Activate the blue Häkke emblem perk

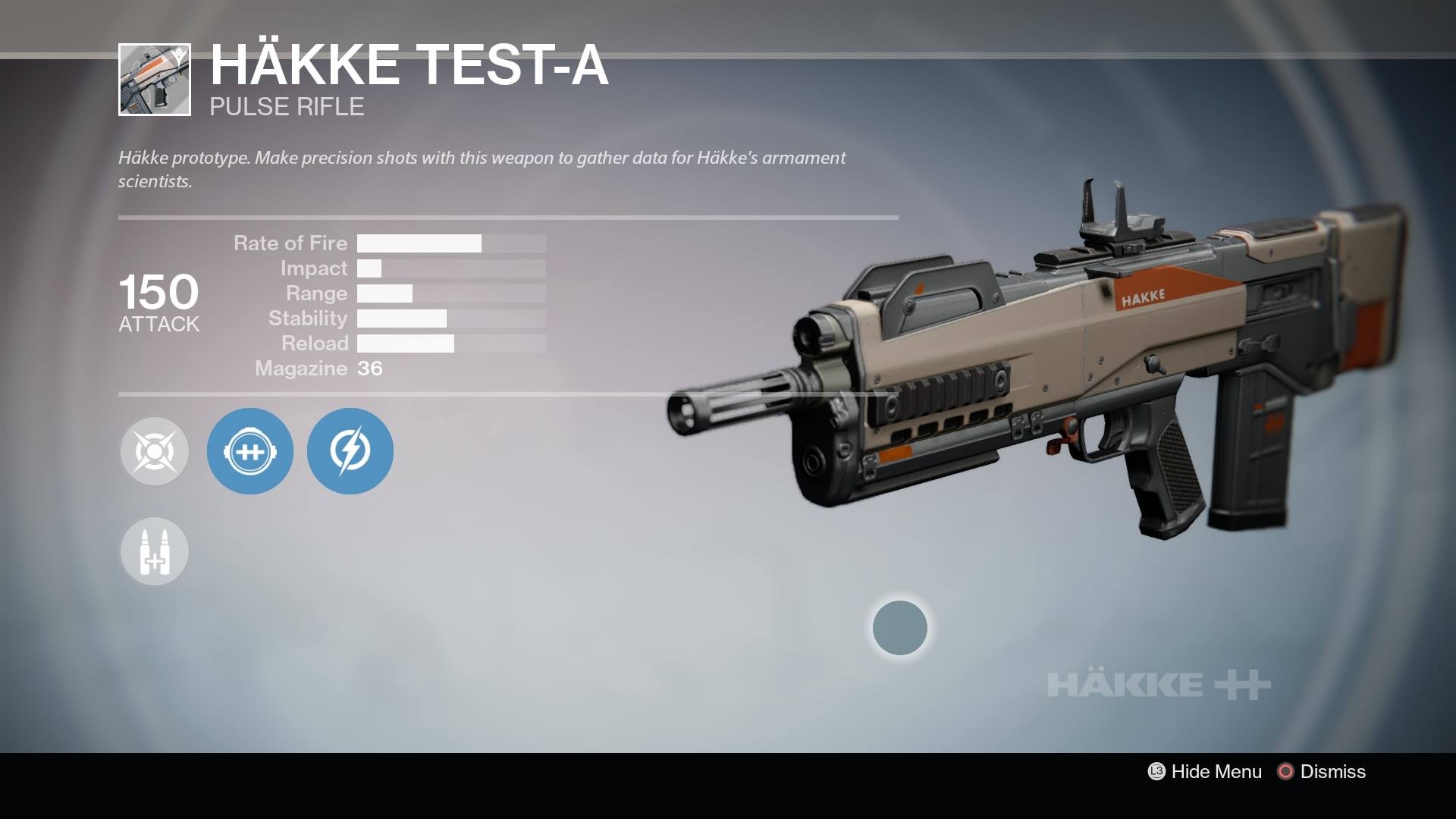(x=249, y=451)
